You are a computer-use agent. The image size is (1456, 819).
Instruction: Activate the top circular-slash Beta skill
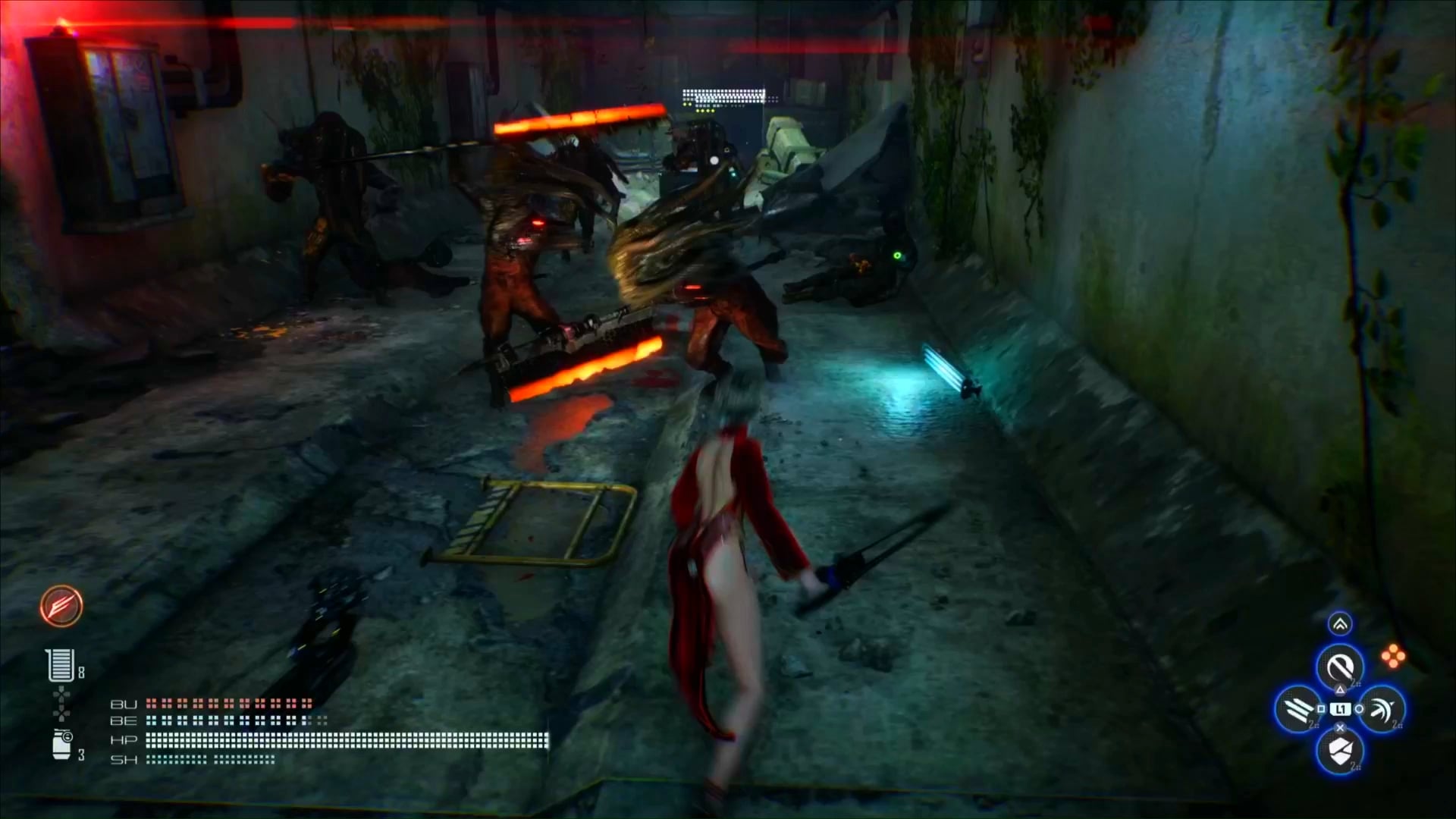click(1340, 667)
